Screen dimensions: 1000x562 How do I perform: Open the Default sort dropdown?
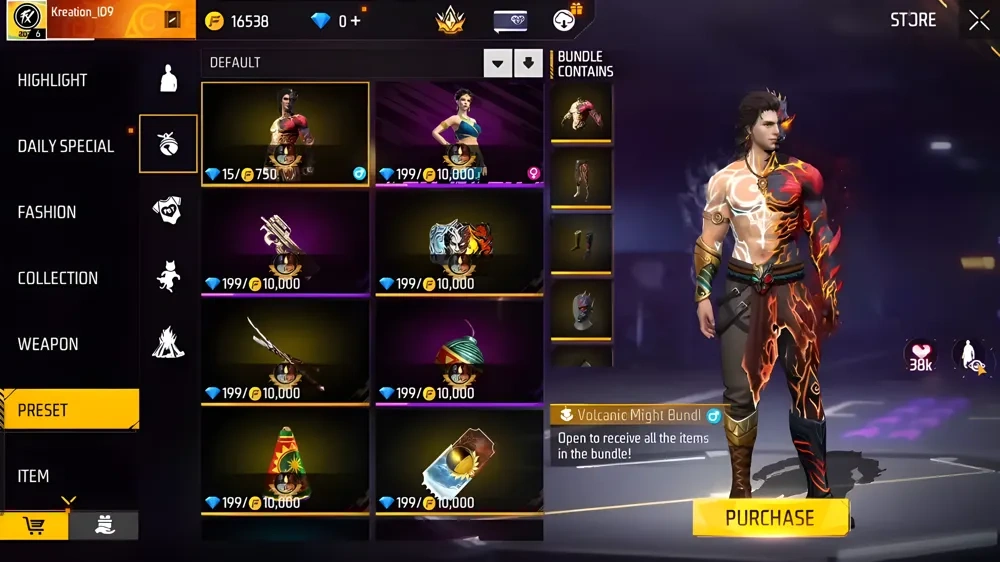coord(498,64)
